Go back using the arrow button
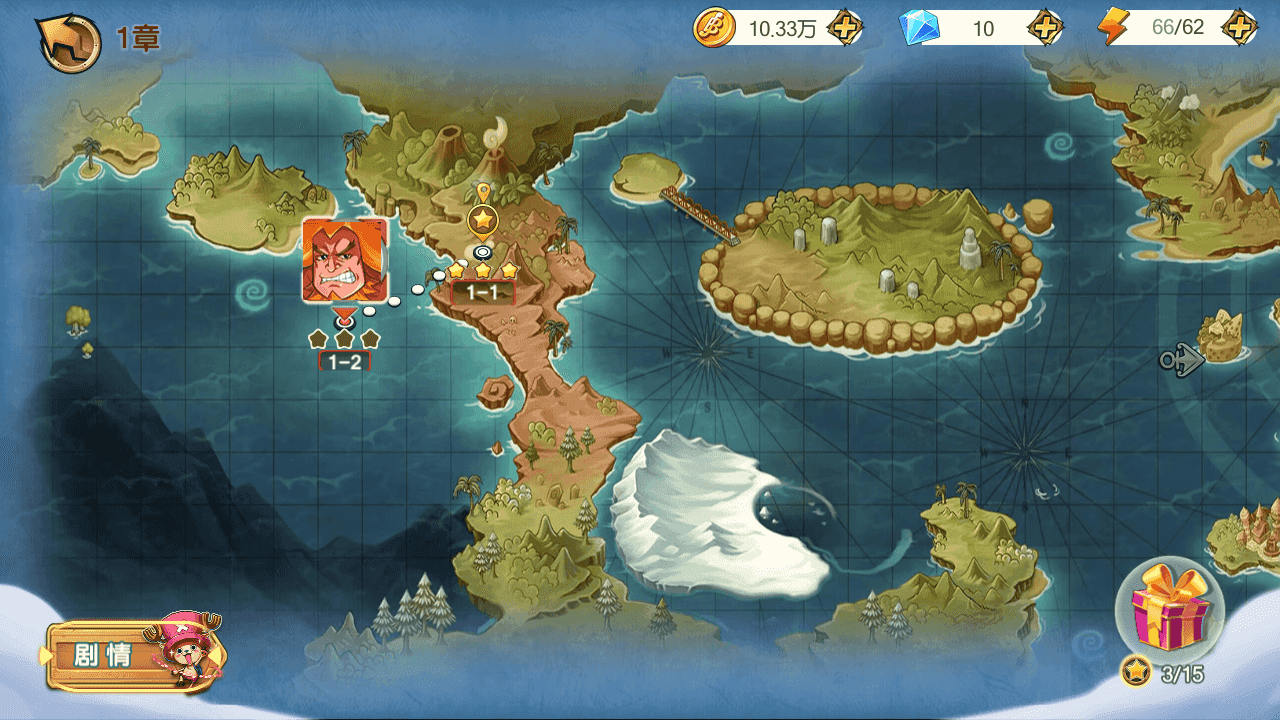 tap(68, 40)
